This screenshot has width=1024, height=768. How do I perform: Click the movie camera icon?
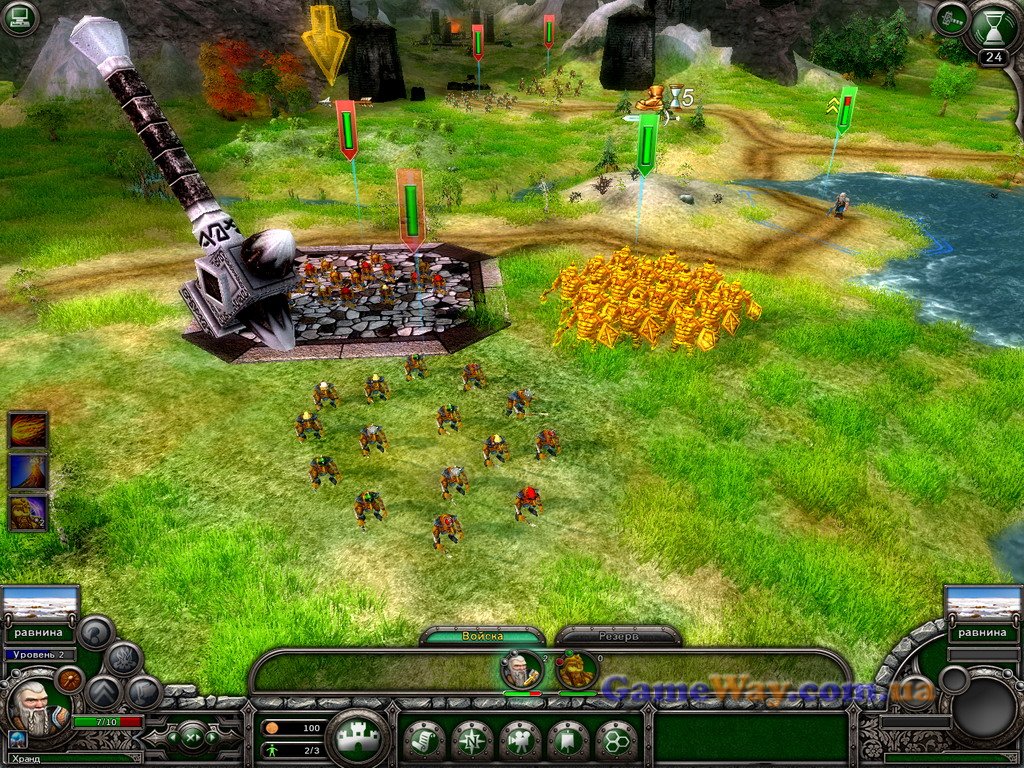click(x=520, y=741)
